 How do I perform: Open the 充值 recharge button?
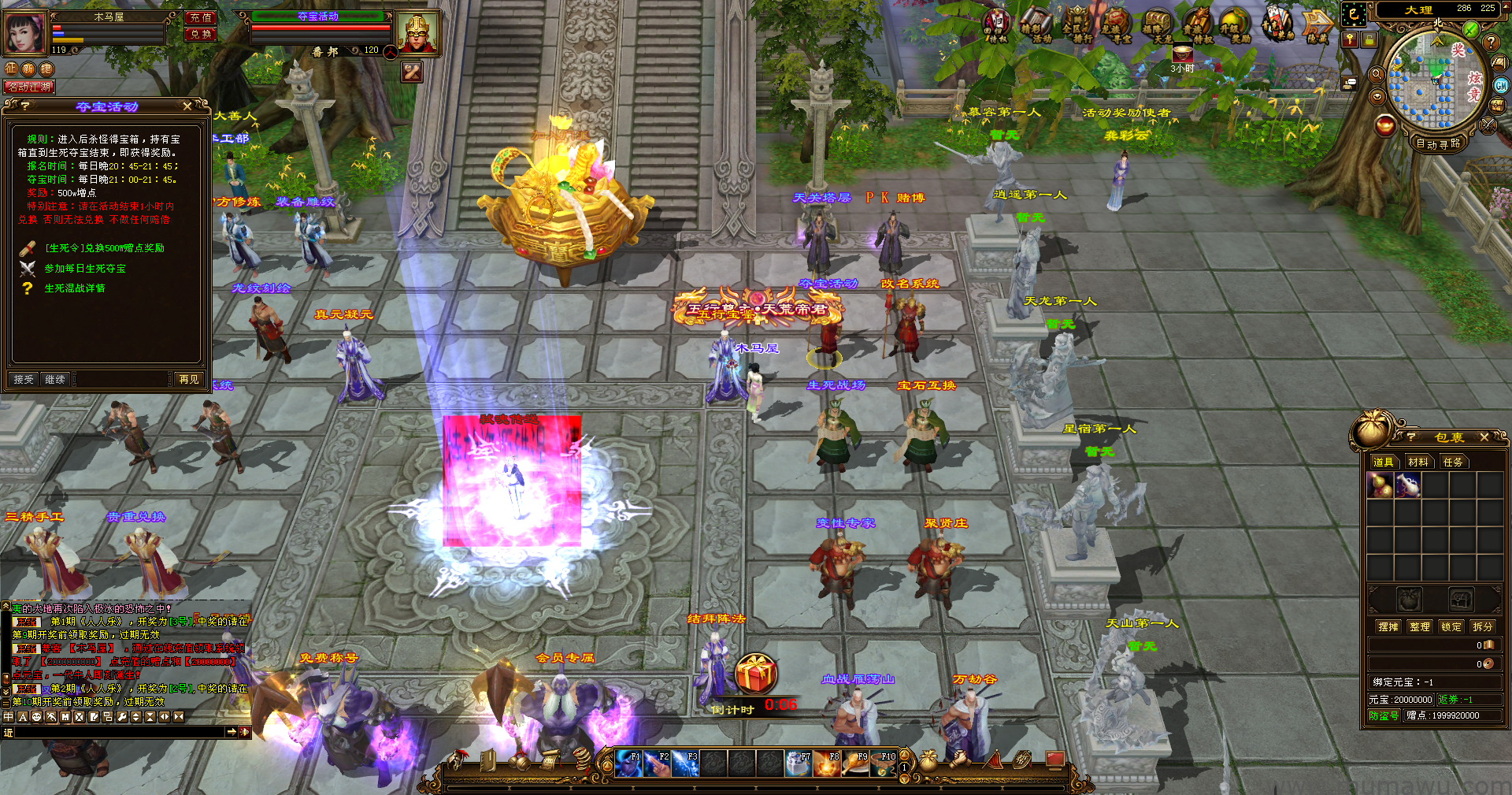coord(201,17)
